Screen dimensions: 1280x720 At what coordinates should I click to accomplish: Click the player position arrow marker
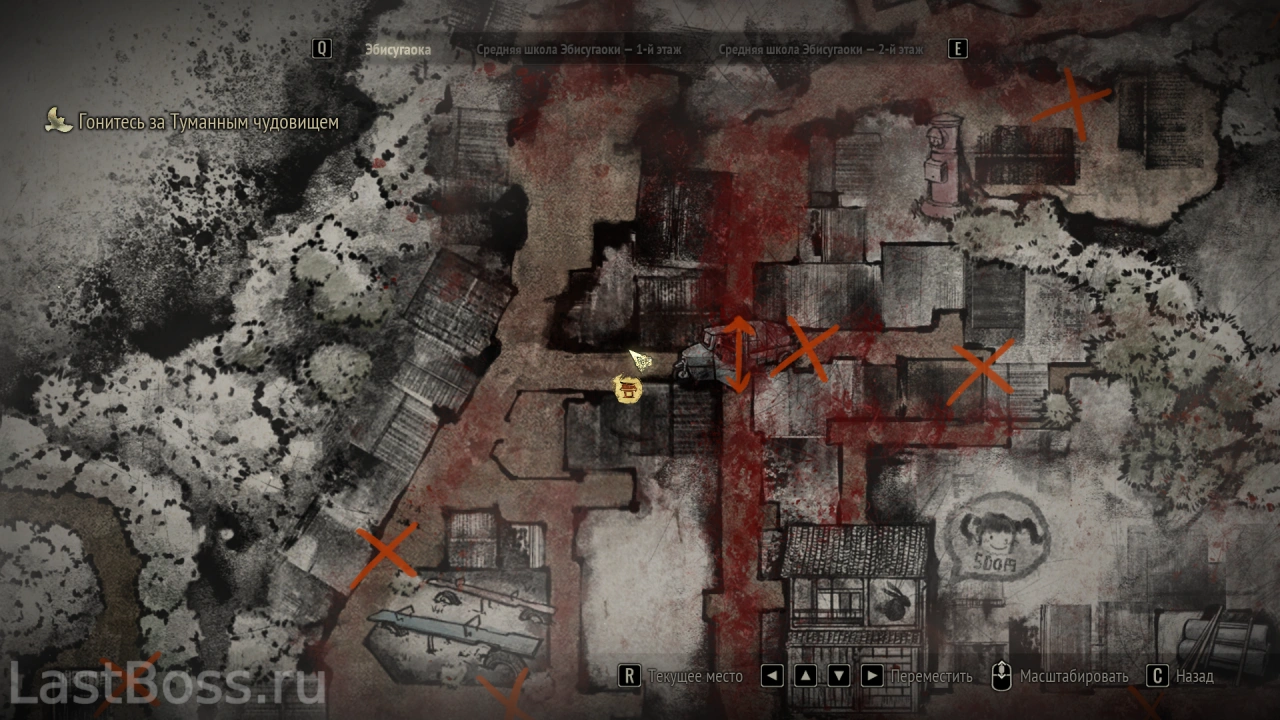pyautogui.click(x=641, y=360)
